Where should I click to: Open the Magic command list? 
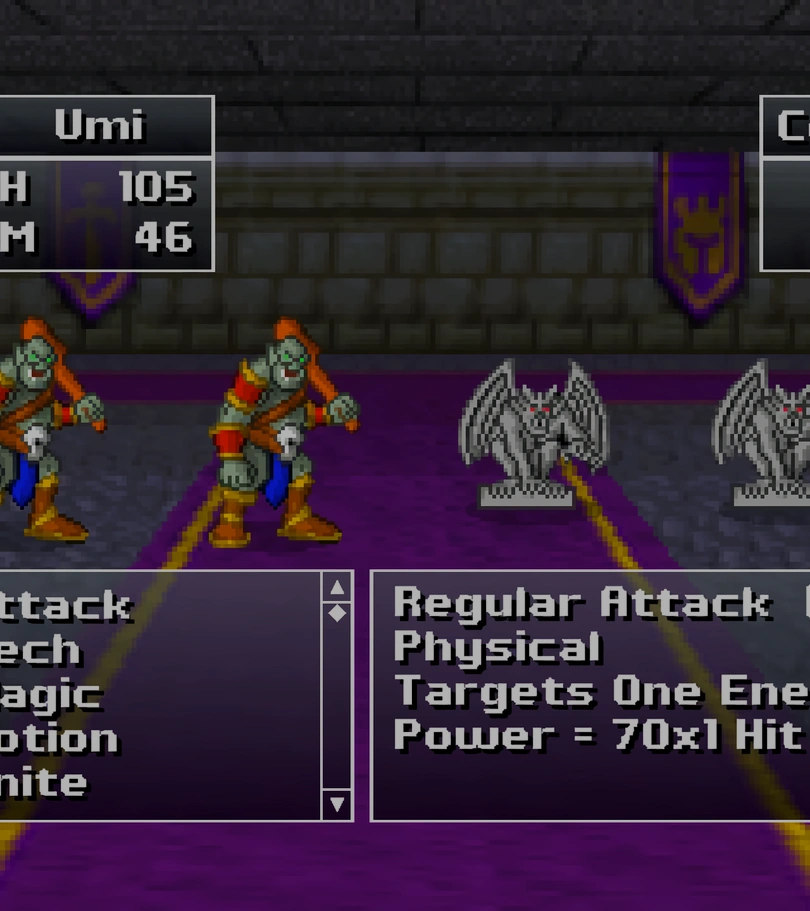pos(50,695)
